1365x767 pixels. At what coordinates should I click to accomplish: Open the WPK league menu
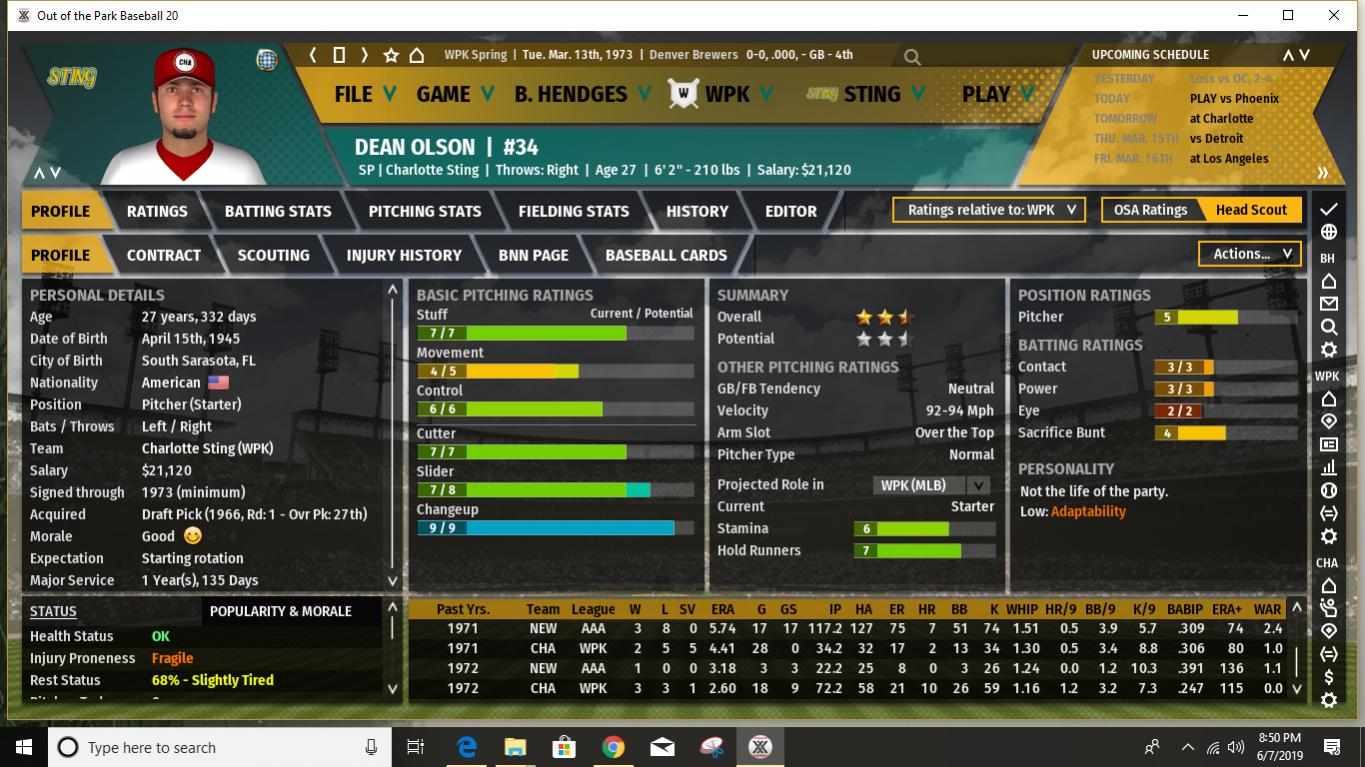click(x=726, y=94)
